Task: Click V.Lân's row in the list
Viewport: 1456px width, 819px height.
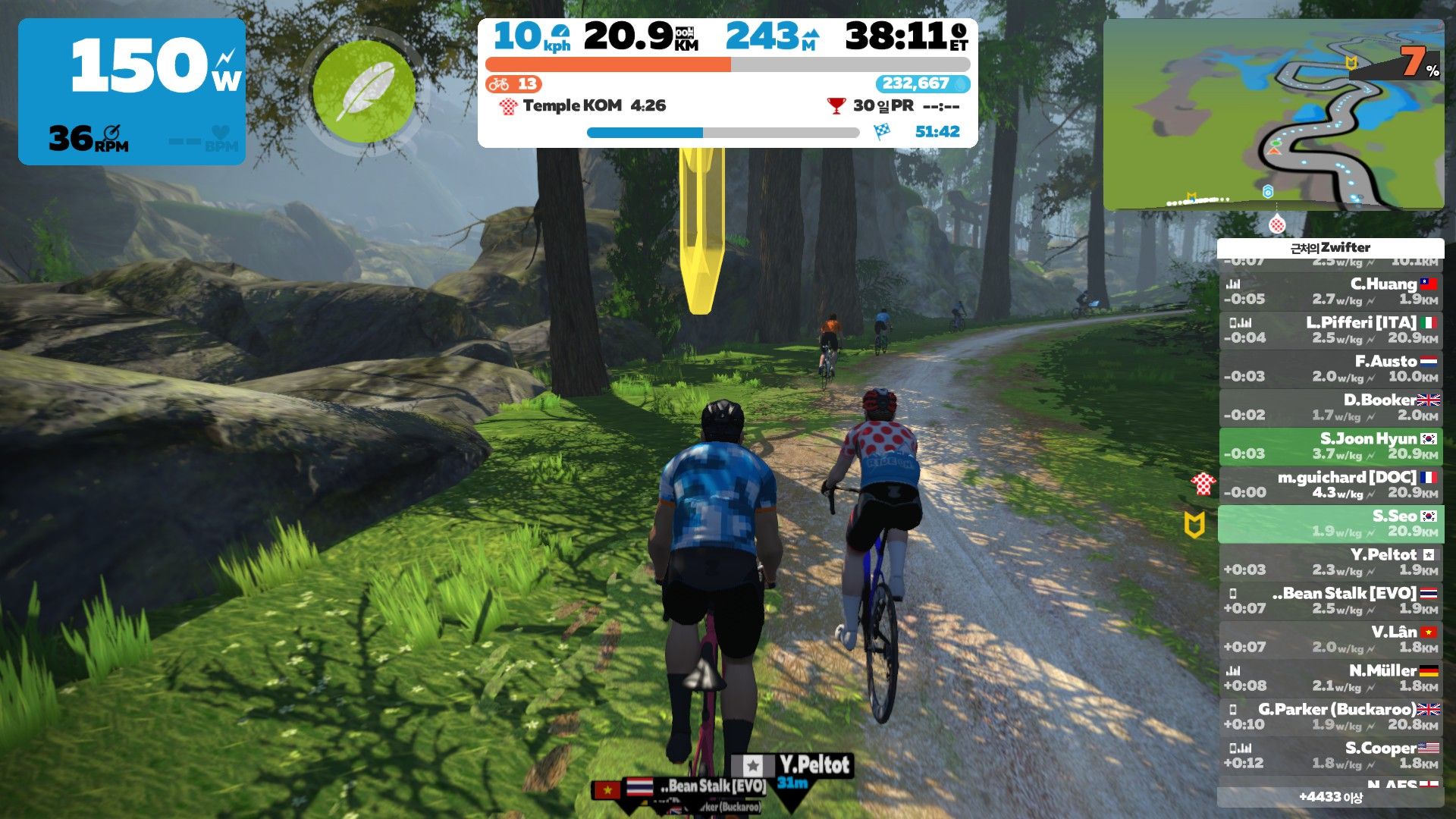Action: pos(1331,640)
